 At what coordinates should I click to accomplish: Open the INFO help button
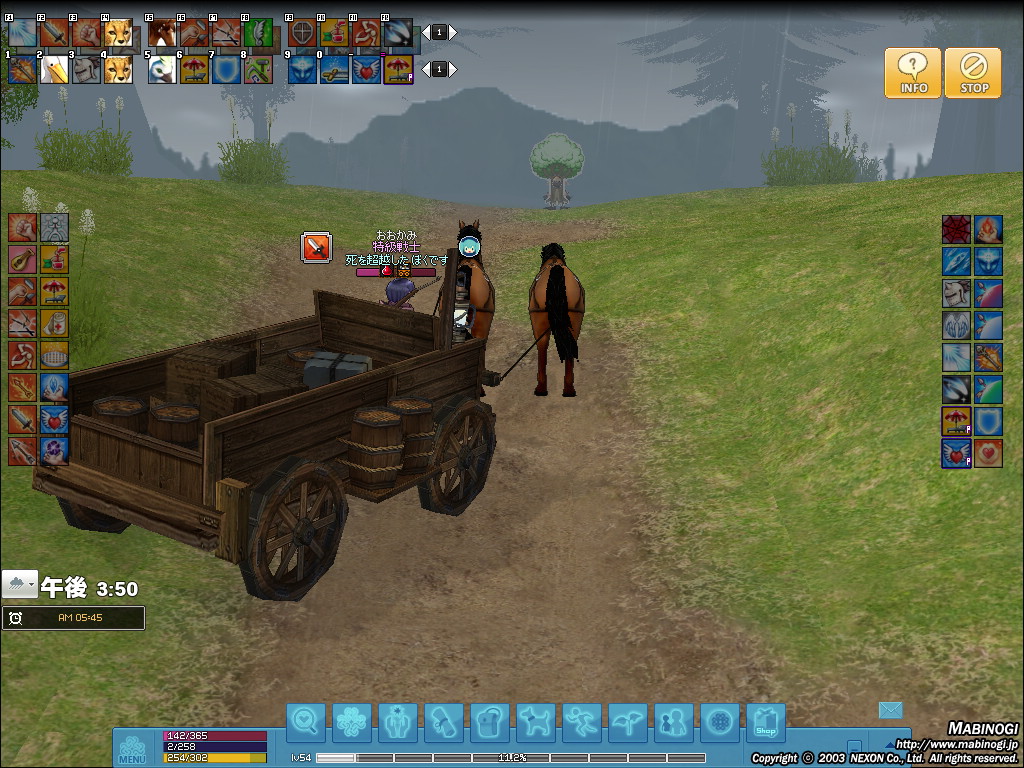click(912, 73)
